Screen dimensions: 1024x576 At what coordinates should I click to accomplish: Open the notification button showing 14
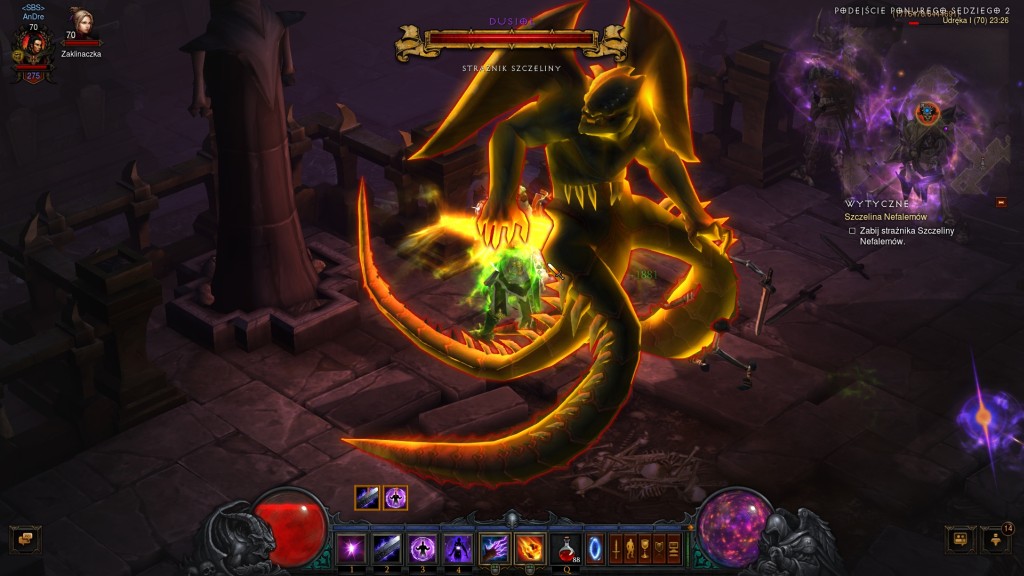(x=996, y=540)
